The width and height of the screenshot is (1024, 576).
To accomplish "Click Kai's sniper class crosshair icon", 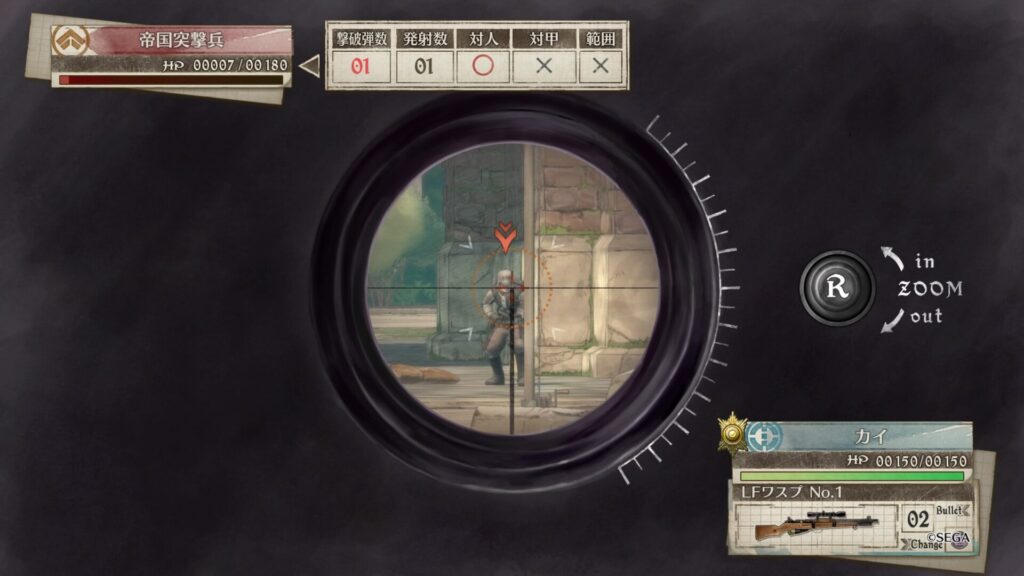I will click(x=764, y=437).
